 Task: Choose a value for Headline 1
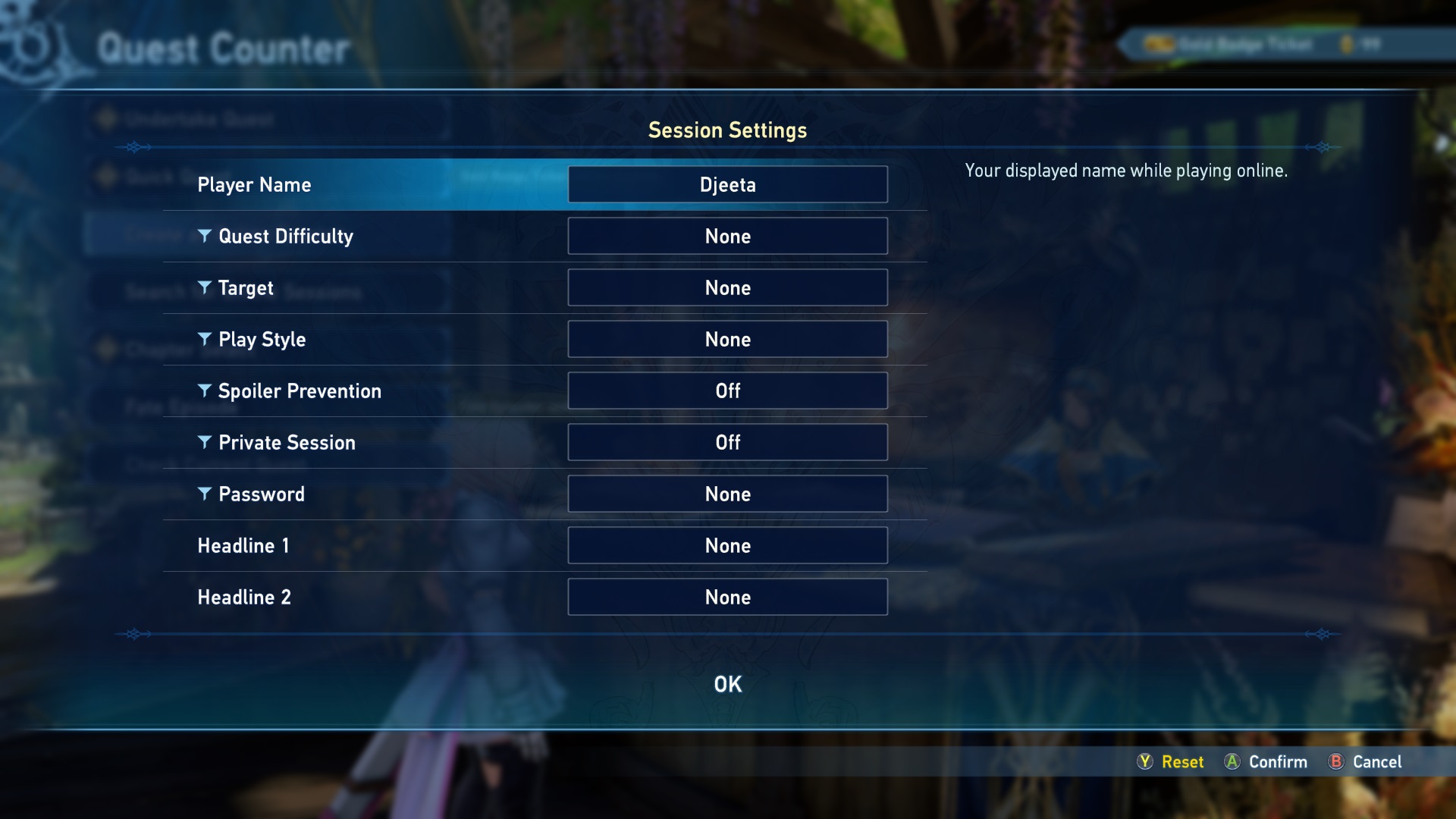point(727,545)
